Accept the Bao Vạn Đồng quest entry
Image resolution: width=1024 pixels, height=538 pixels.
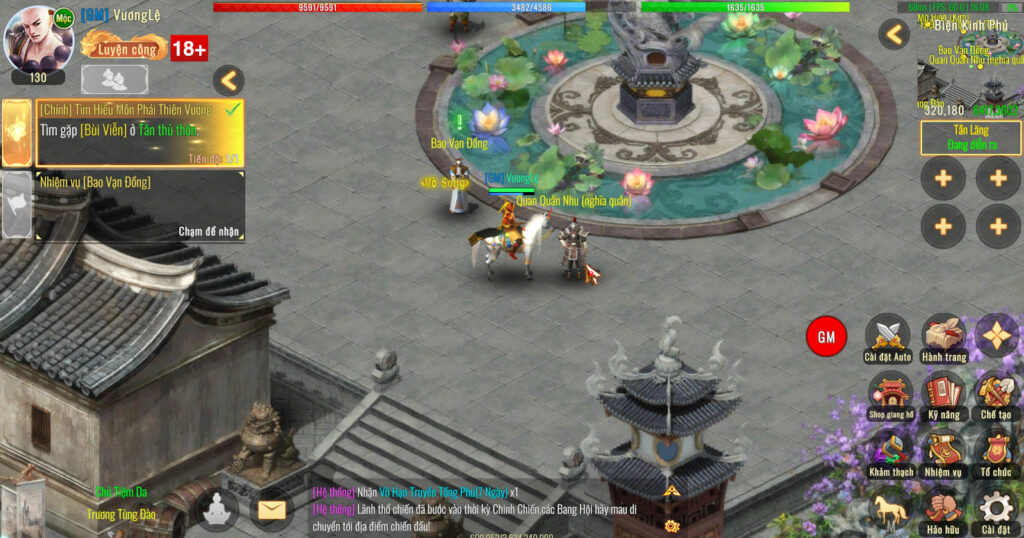pyautogui.click(x=140, y=206)
